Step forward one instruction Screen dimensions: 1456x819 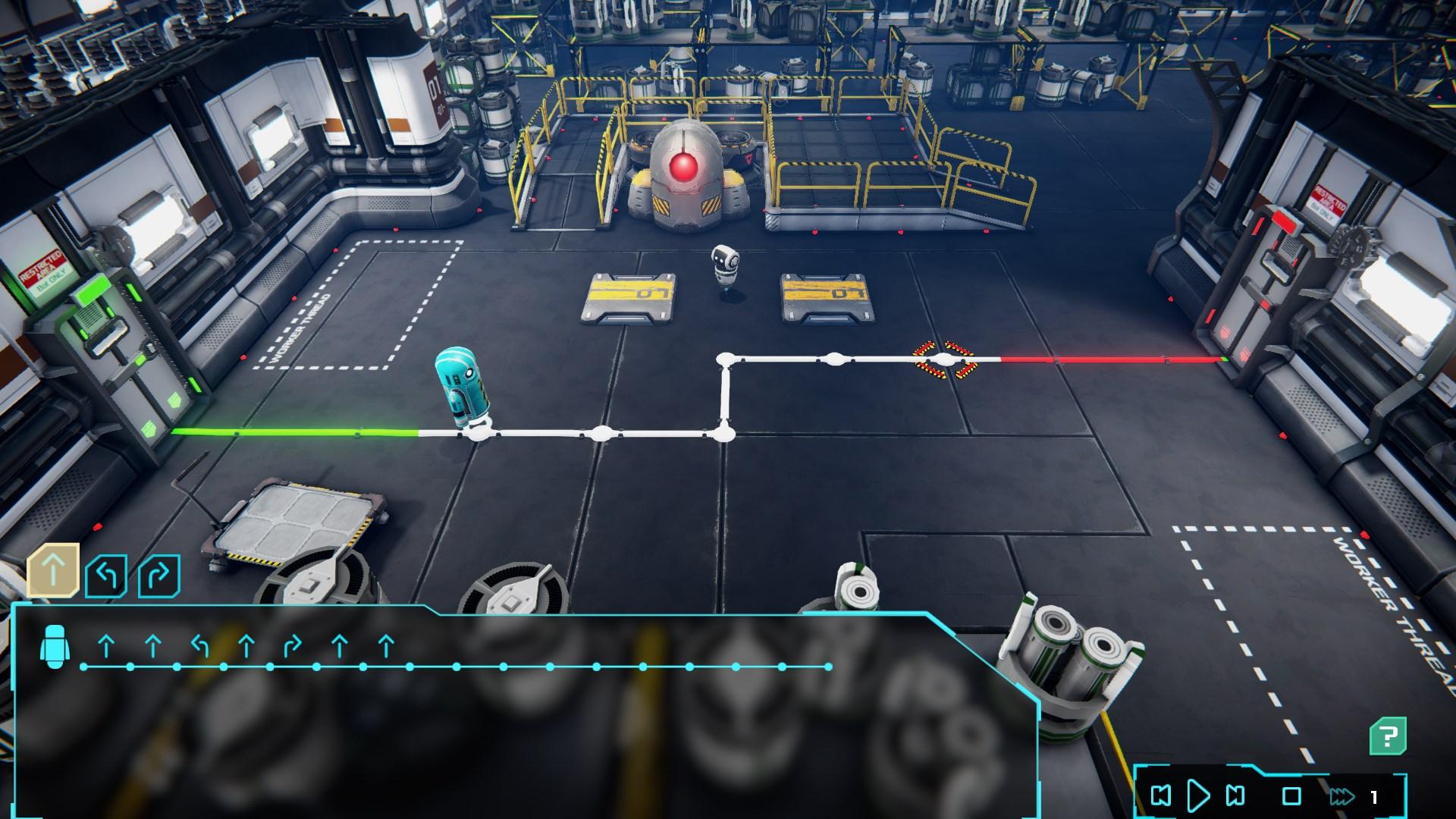[x=1235, y=795]
